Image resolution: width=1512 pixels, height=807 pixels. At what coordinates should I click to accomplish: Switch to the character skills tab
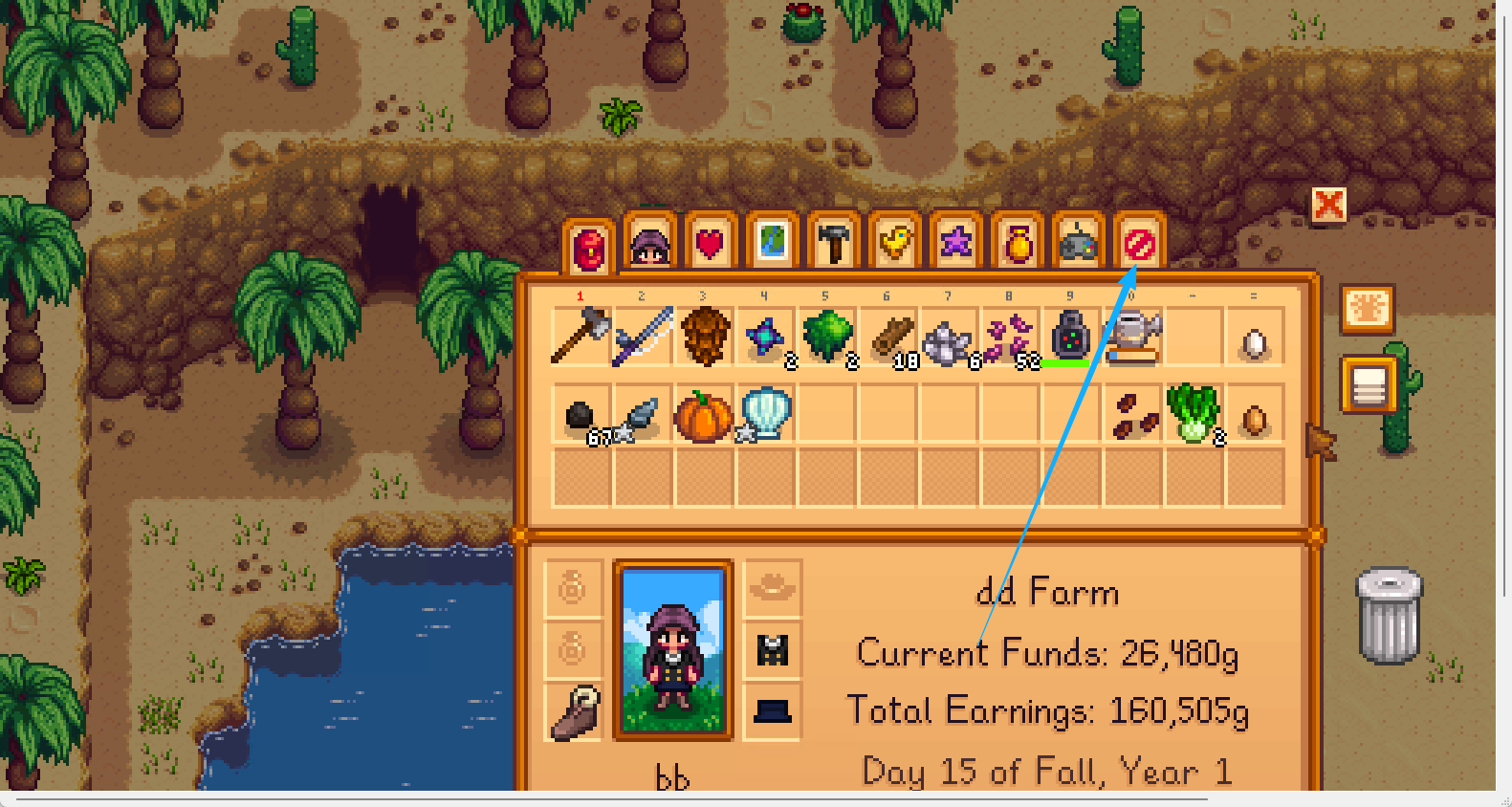649,246
